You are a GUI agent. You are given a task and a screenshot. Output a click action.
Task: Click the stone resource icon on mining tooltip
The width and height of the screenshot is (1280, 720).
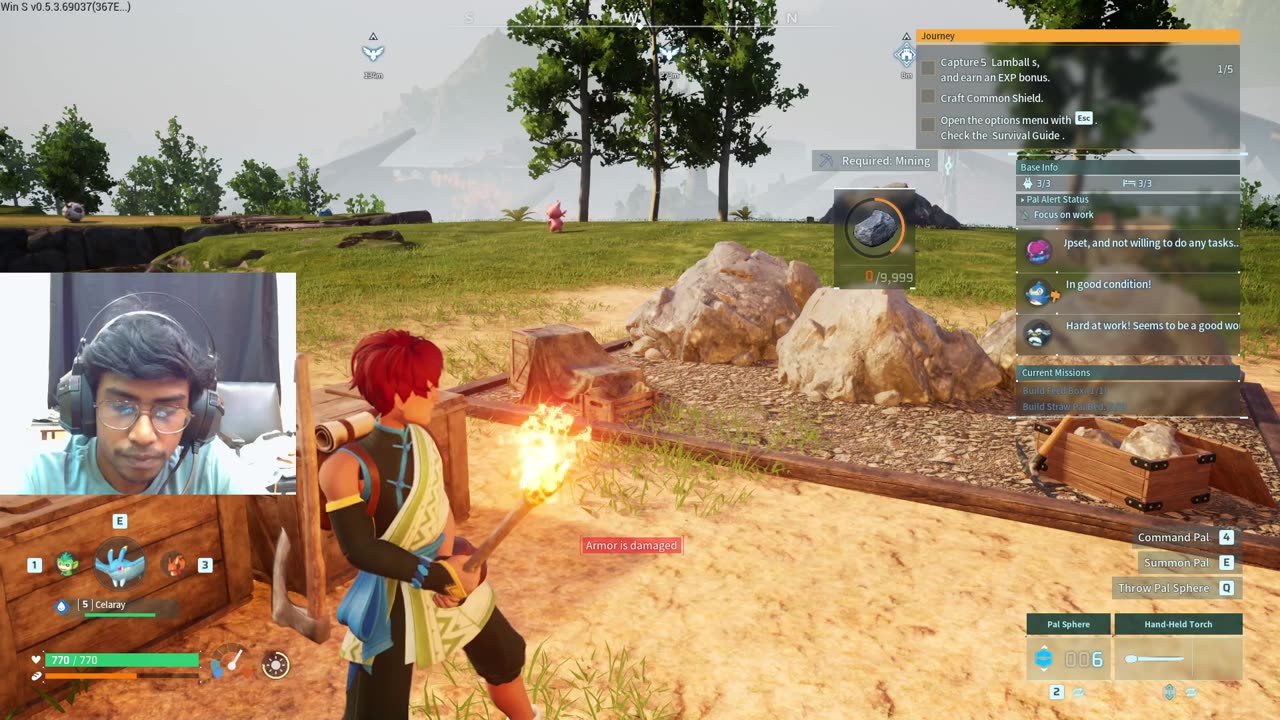(874, 229)
